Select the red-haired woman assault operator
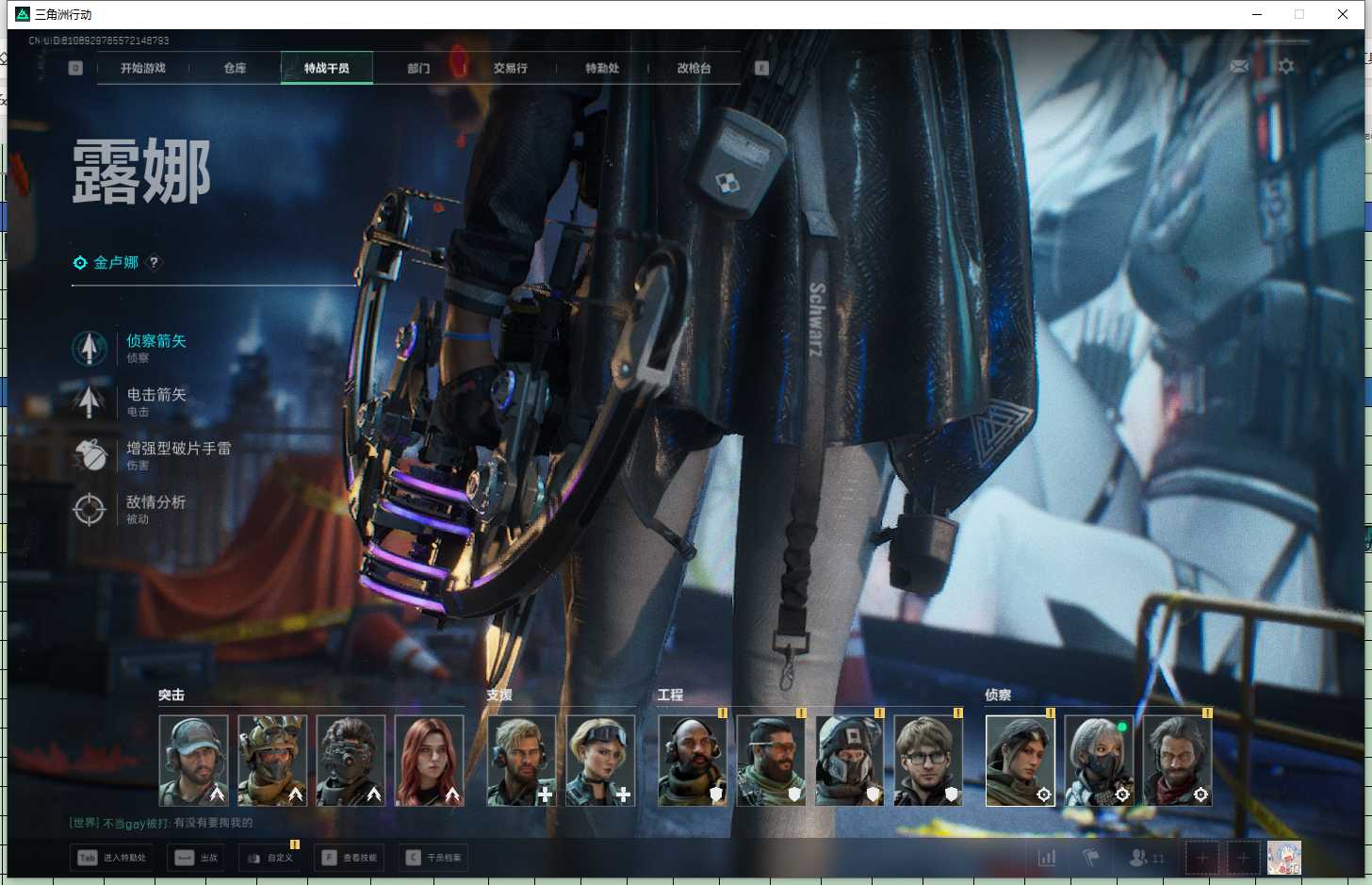Screen dimensions: 1372x885 click(x=429, y=760)
